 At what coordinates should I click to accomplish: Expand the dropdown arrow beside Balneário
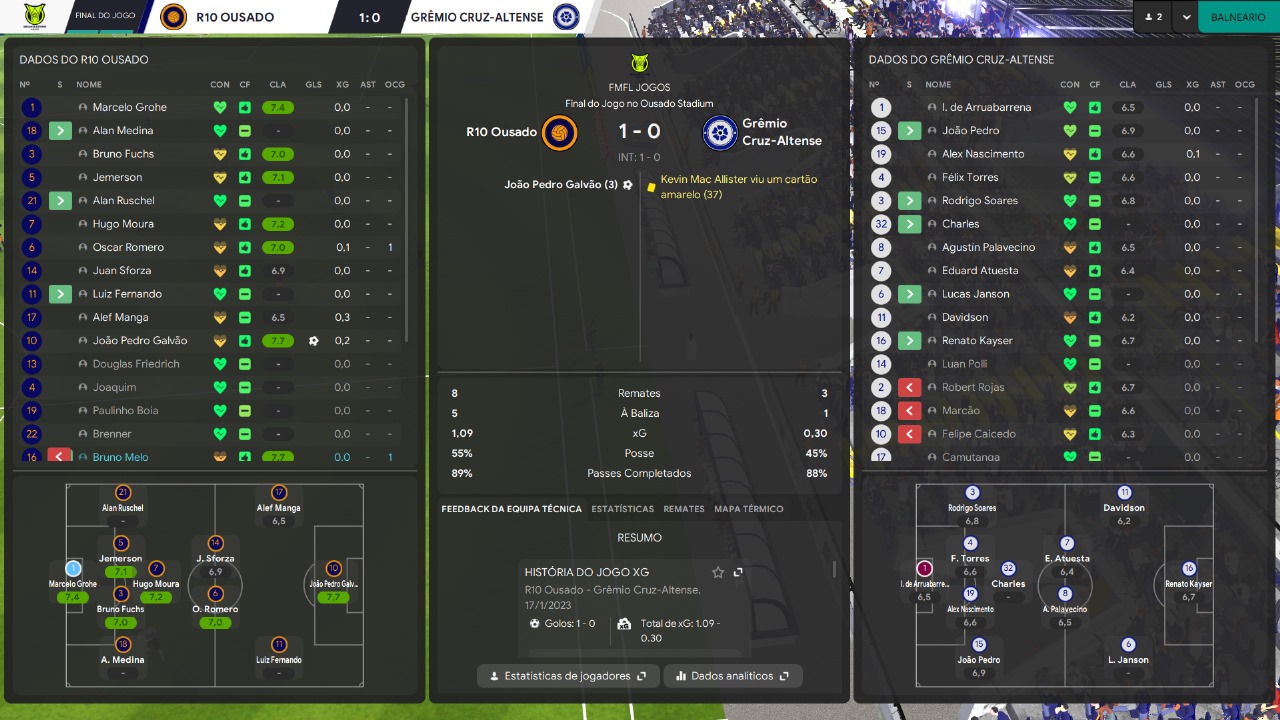coord(1186,17)
